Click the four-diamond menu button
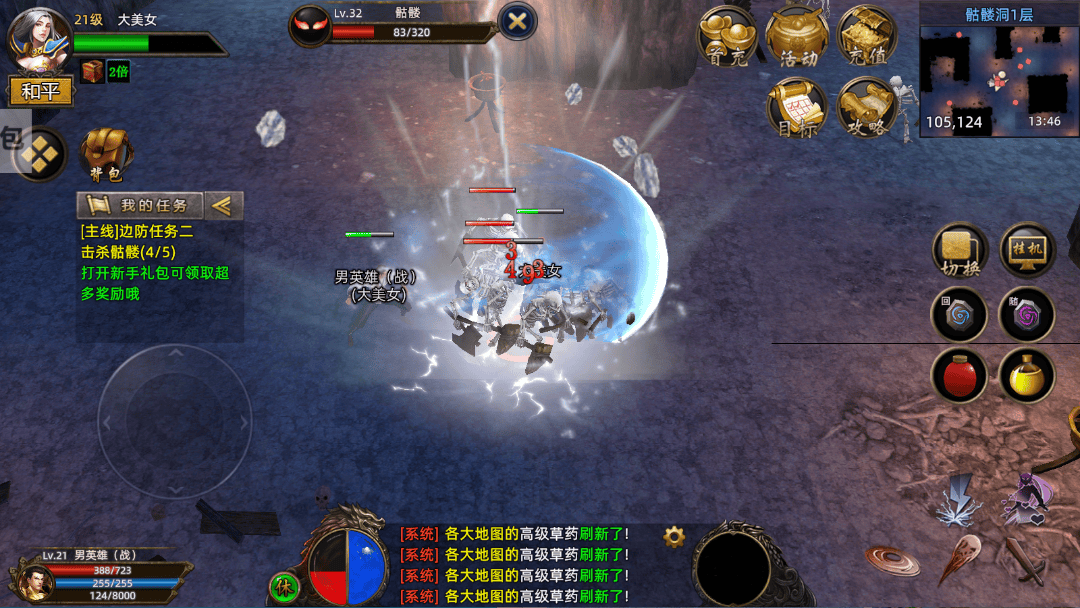This screenshot has height=608, width=1080. [x=40, y=155]
